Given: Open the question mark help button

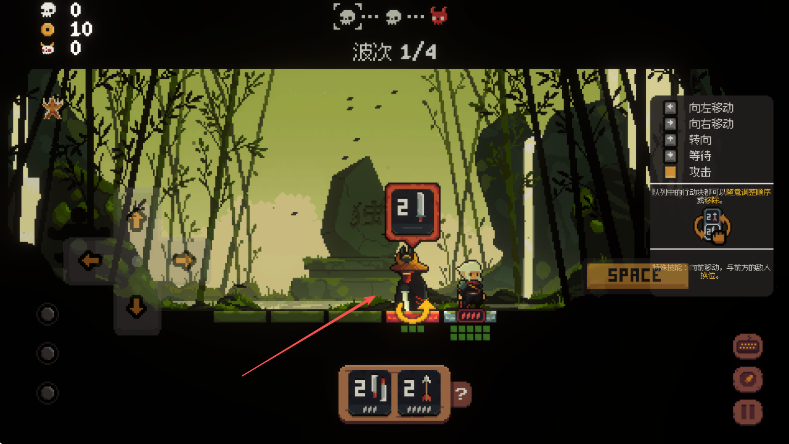Looking at the screenshot, I should pos(460,394).
